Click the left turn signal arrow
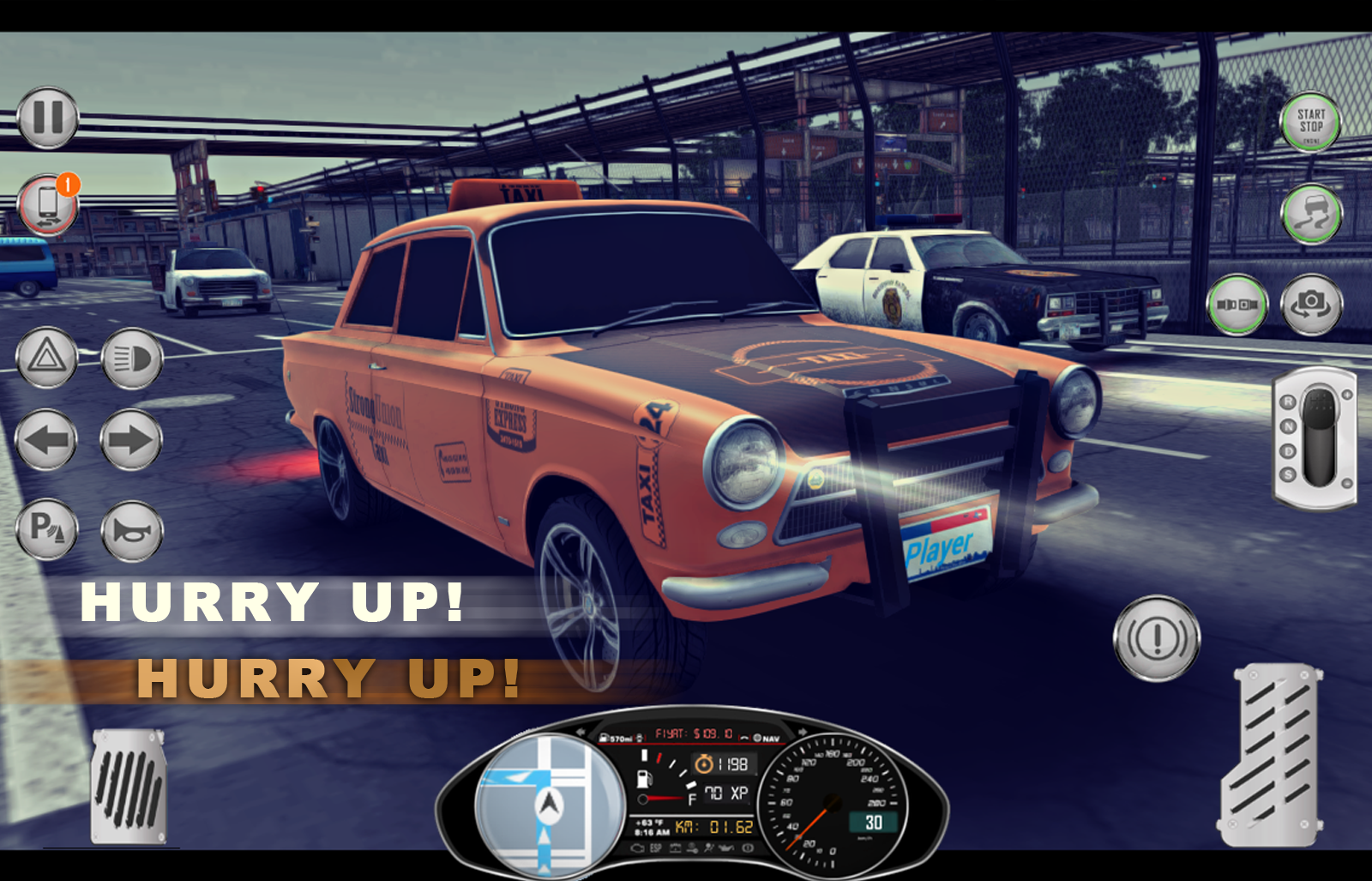Screen dimensions: 1372x881 pyautogui.click(x=47, y=441)
